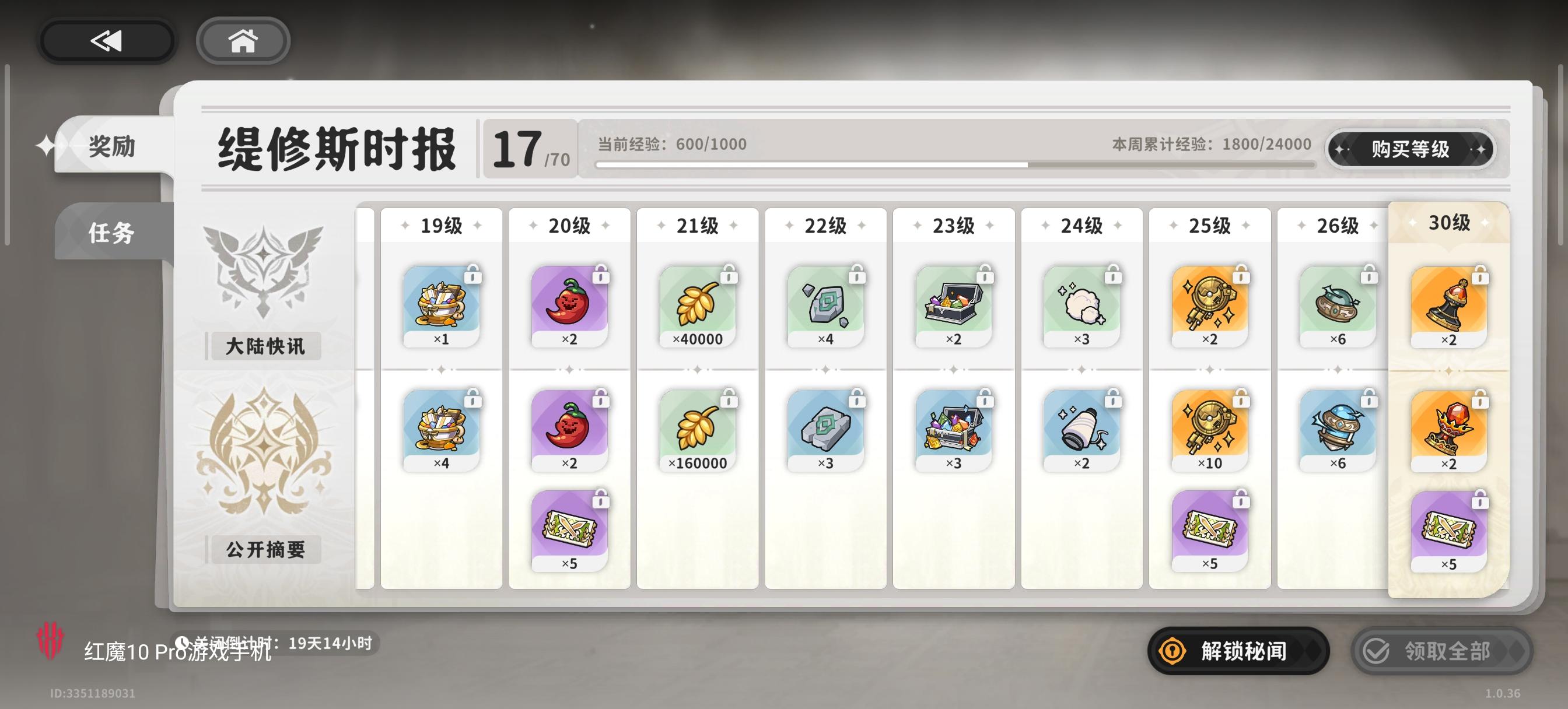Click the golden key reward at level 25
This screenshot has height=709, width=1568.
pyautogui.click(x=1209, y=304)
